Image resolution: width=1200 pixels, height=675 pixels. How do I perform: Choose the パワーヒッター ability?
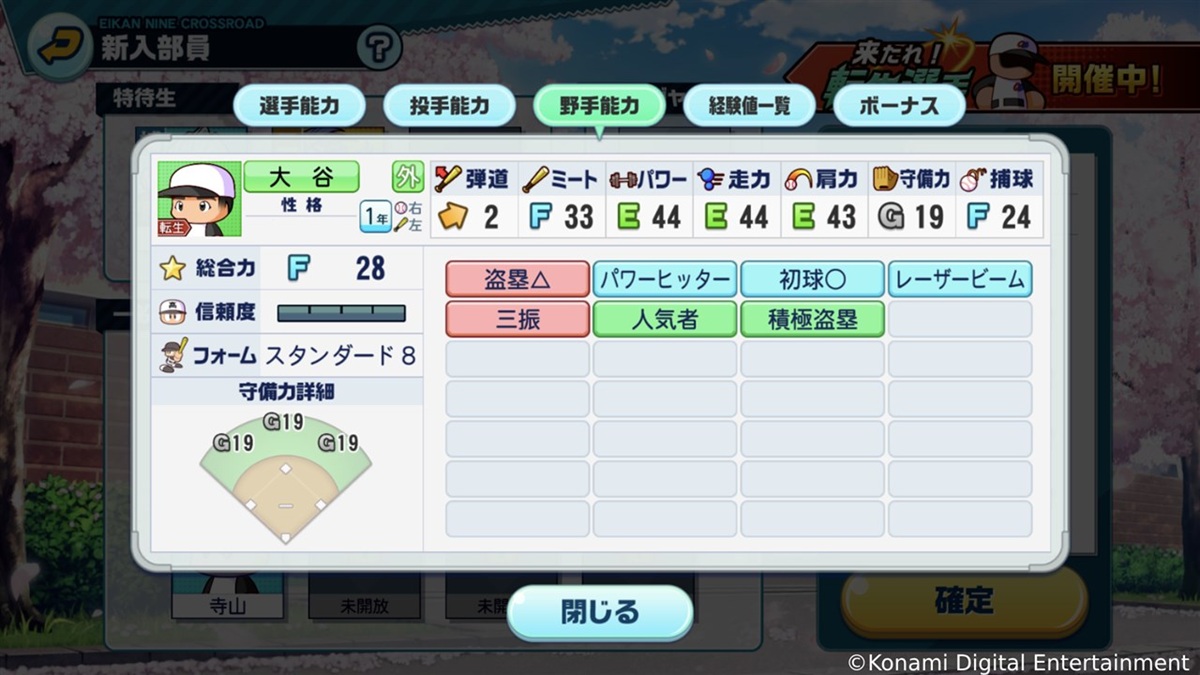665,280
